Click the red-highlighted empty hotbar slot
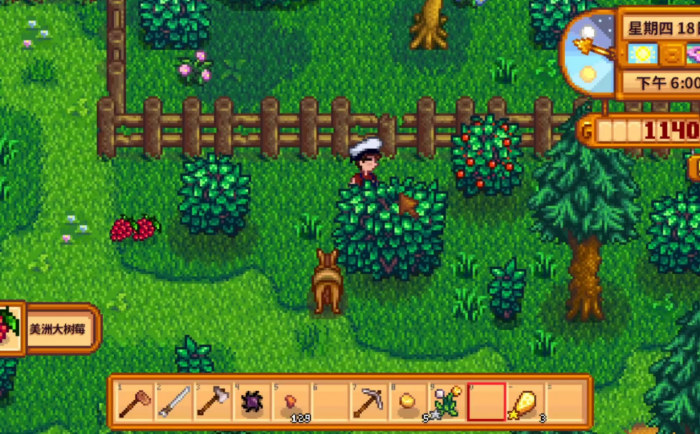 486,402
